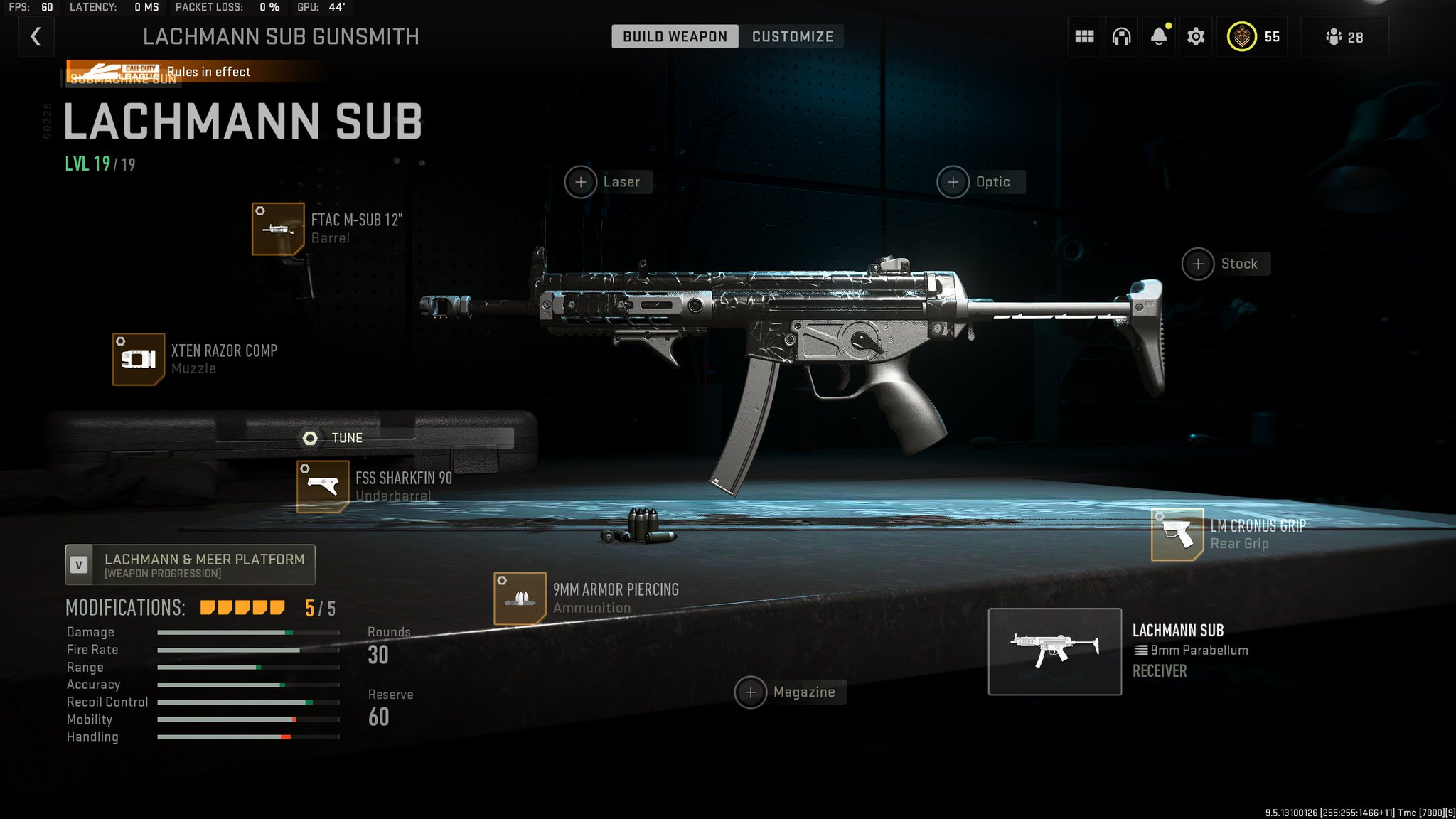1456x819 pixels.
Task: Switch to the Build Weapon tab
Action: point(675,36)
